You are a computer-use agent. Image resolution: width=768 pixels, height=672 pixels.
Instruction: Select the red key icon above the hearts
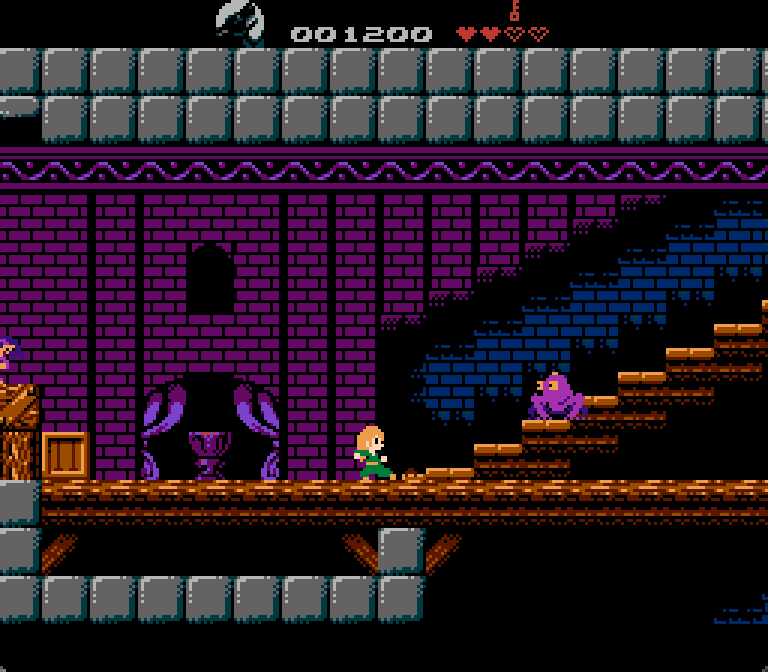514,10
